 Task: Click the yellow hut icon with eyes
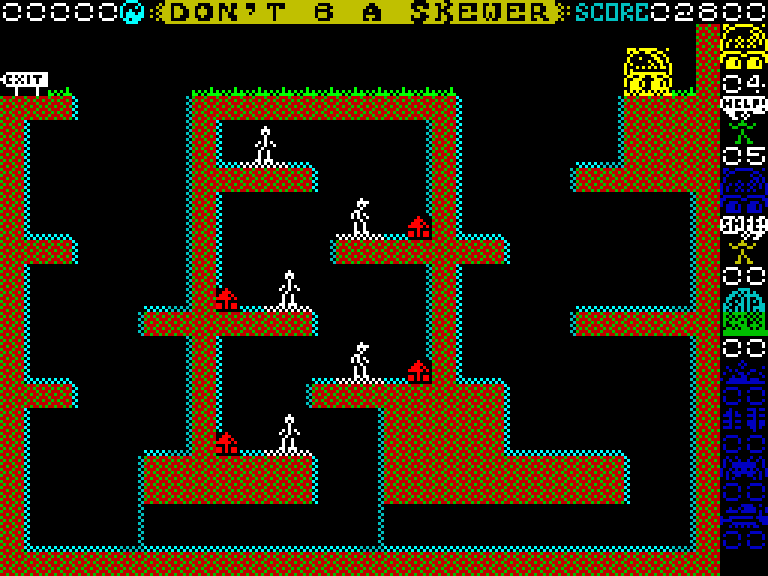click(x=744, y=46)
